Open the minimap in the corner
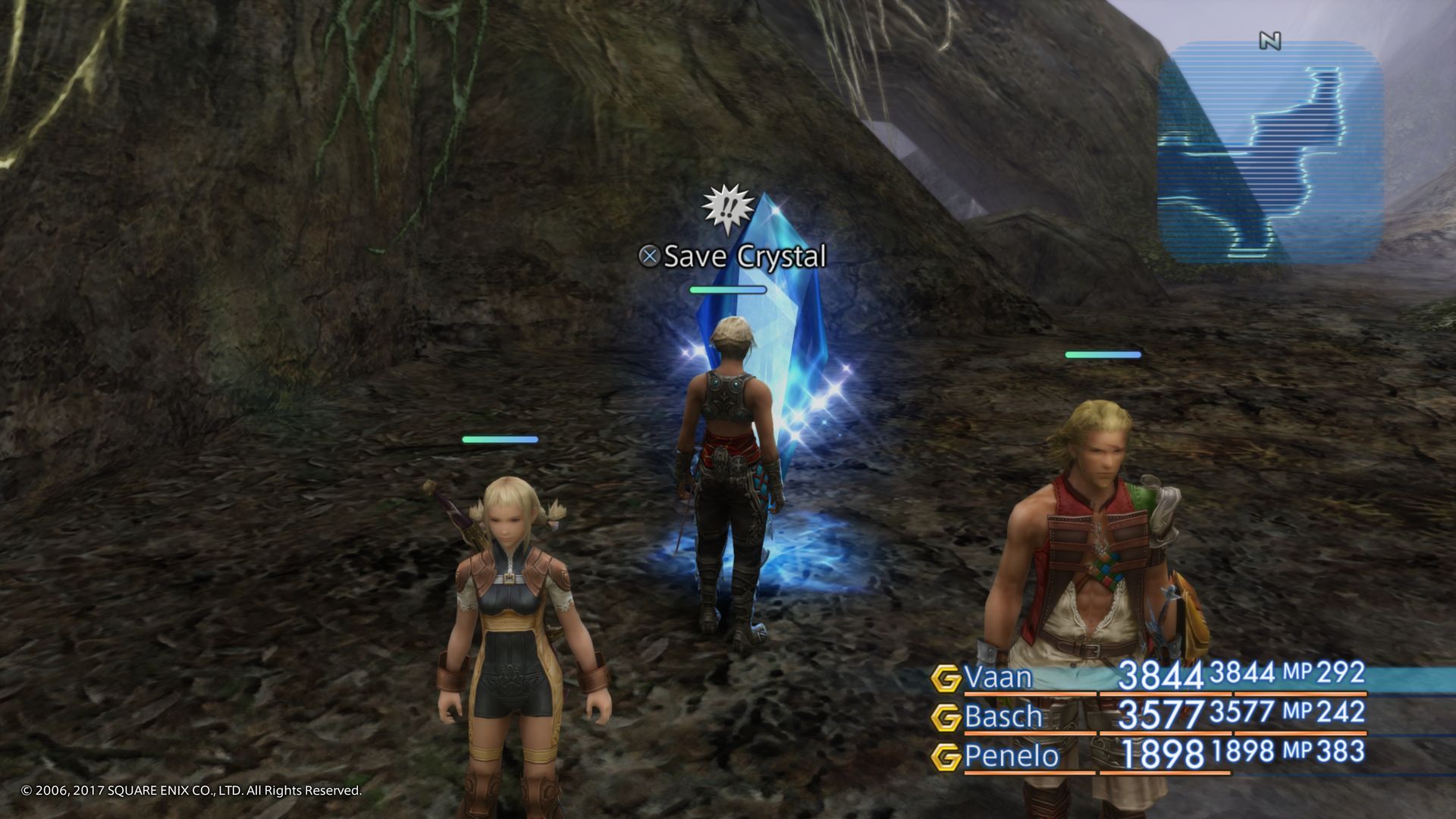 pos(1270,152)
